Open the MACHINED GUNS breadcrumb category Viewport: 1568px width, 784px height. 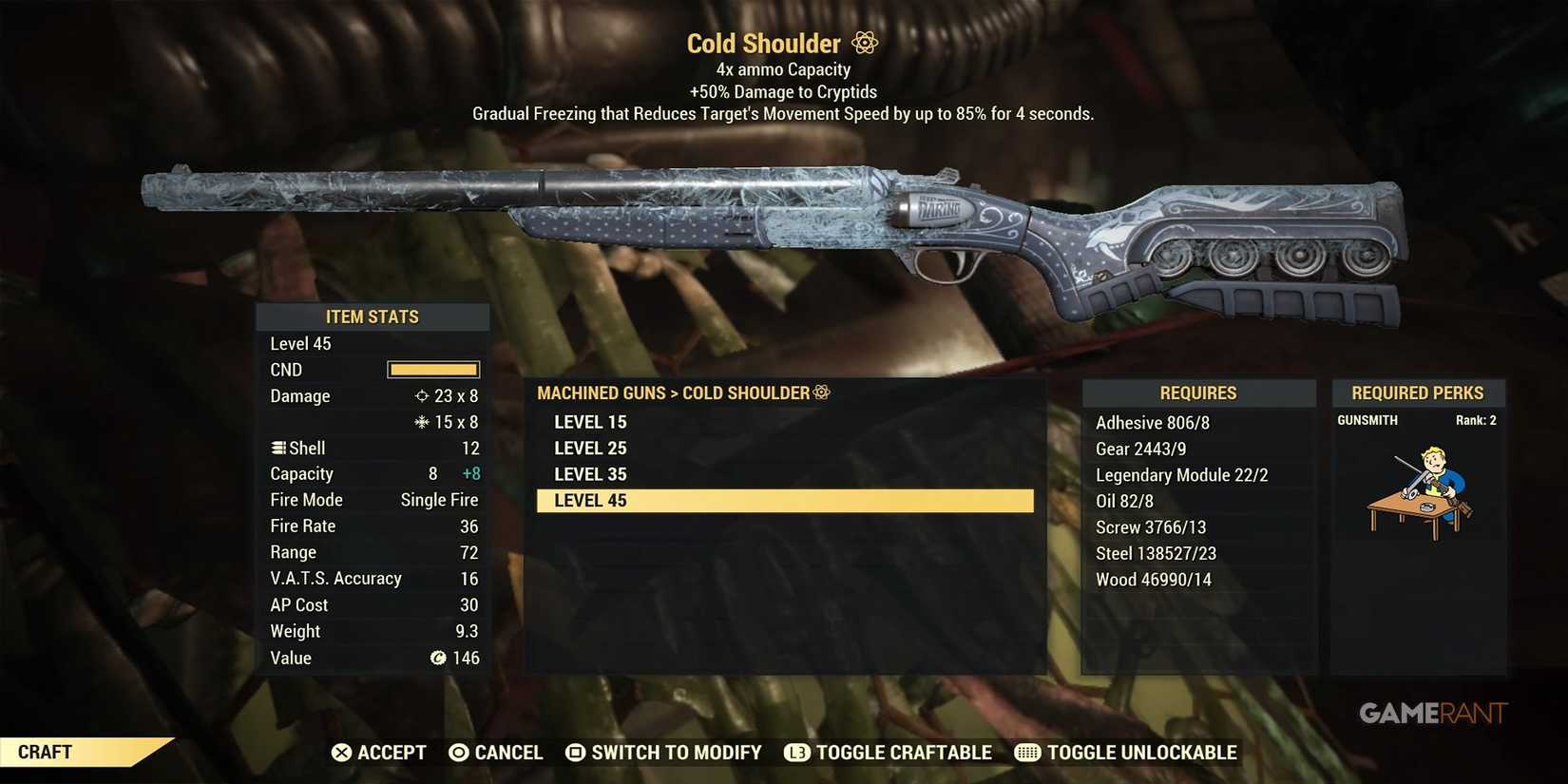[601, 392]
